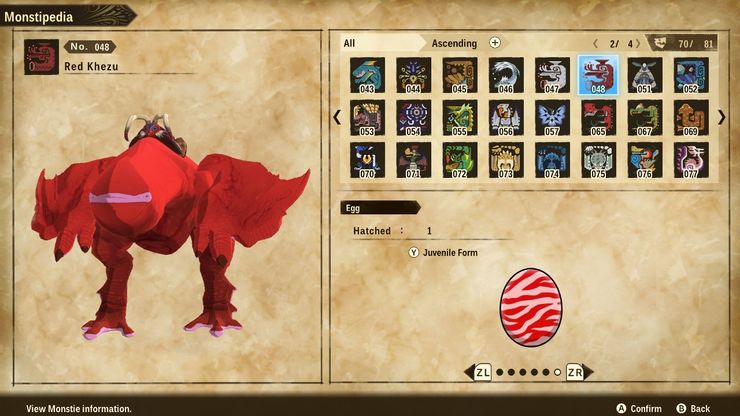
Task: Pick the Red Khezu tile numbered 048
Action: (598, 74)
